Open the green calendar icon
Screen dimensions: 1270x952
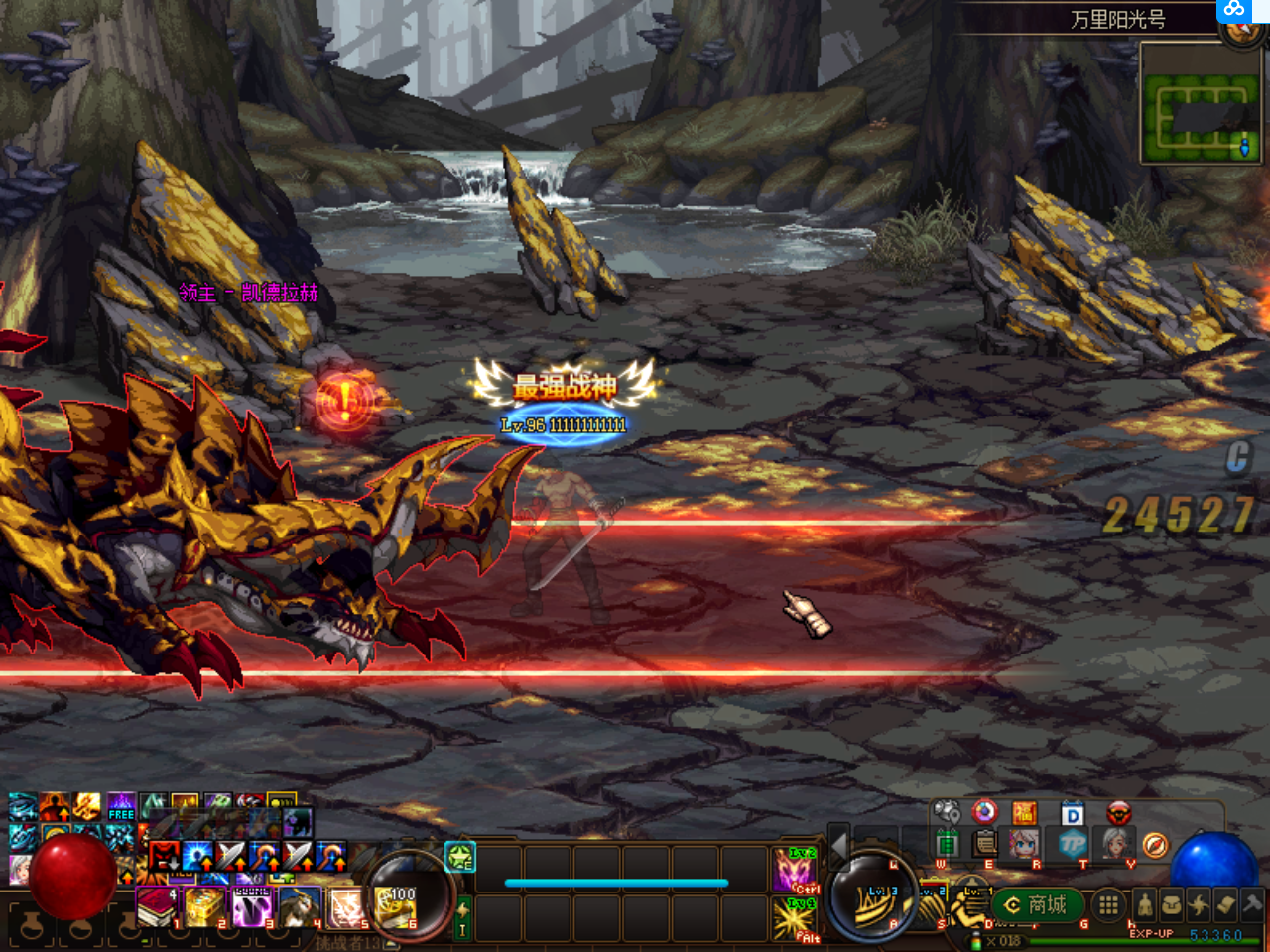(947, 844)
